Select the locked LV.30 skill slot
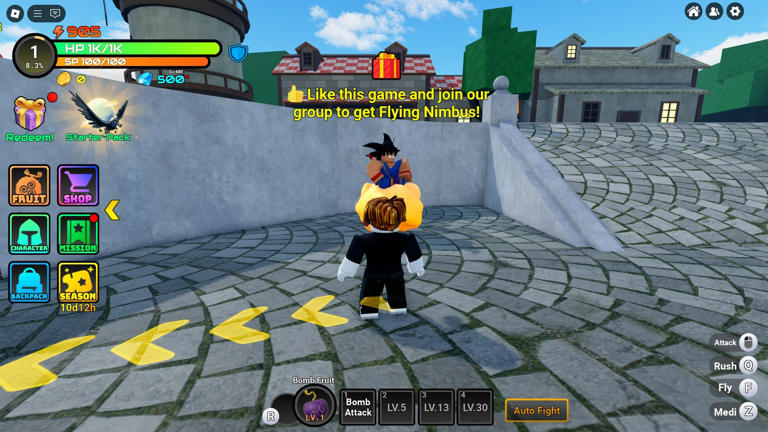The width and height of the screenshot is (768, 432). click(475, 407)
